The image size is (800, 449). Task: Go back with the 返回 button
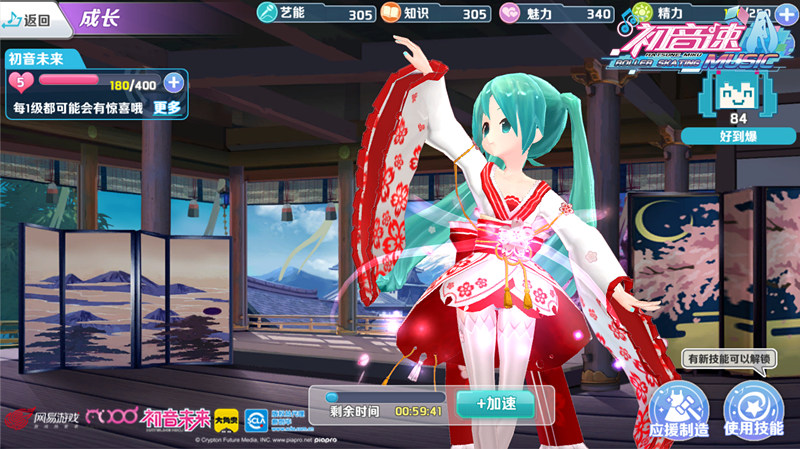28,16
